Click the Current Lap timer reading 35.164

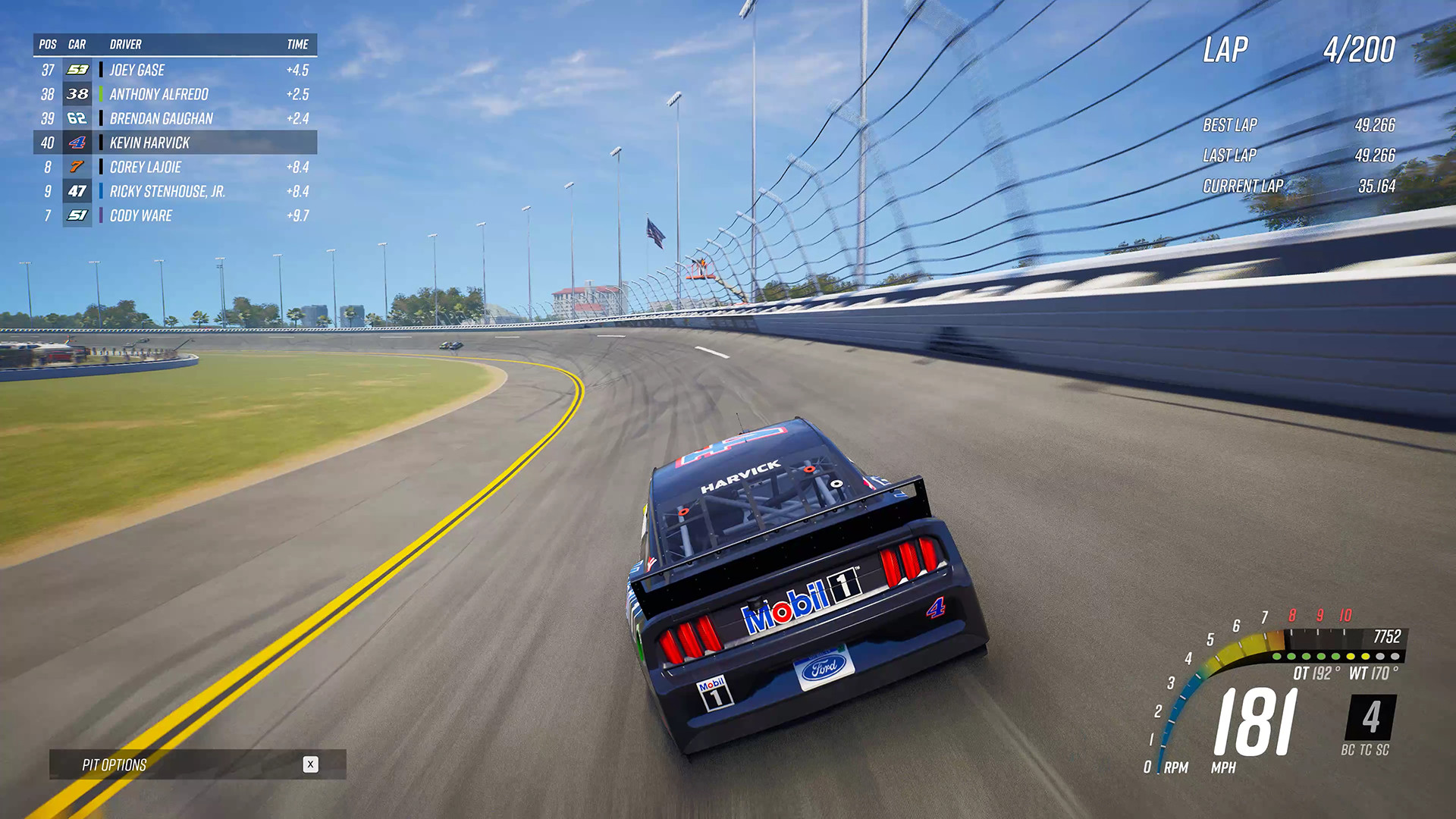point(1375,184)
